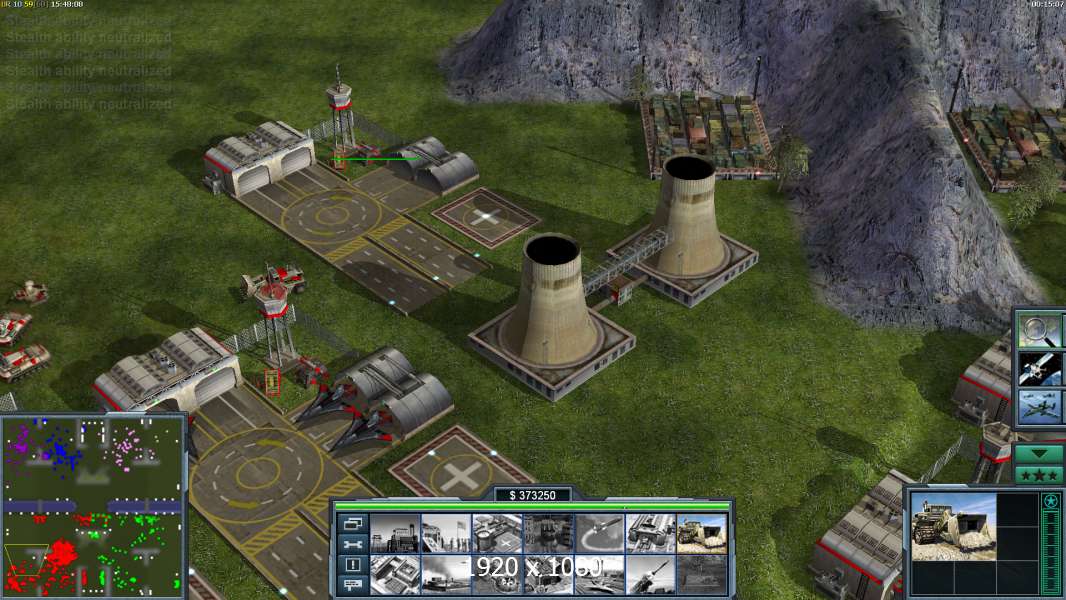Select the dozer build icon in command bar
The height and width of the screenshot is (600, 1066).
701,533
